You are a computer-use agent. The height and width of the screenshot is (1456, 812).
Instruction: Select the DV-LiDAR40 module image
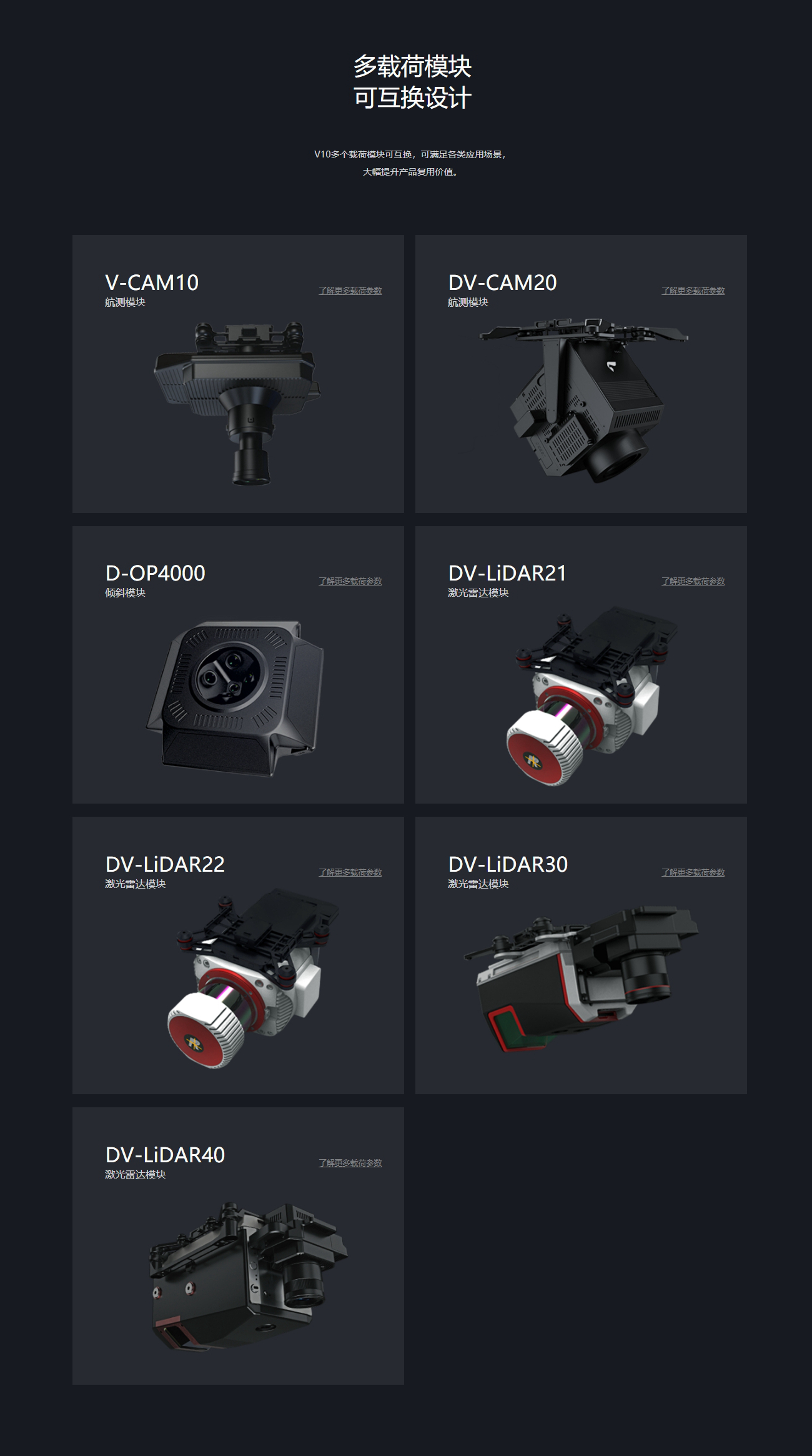click(247, 1275)
